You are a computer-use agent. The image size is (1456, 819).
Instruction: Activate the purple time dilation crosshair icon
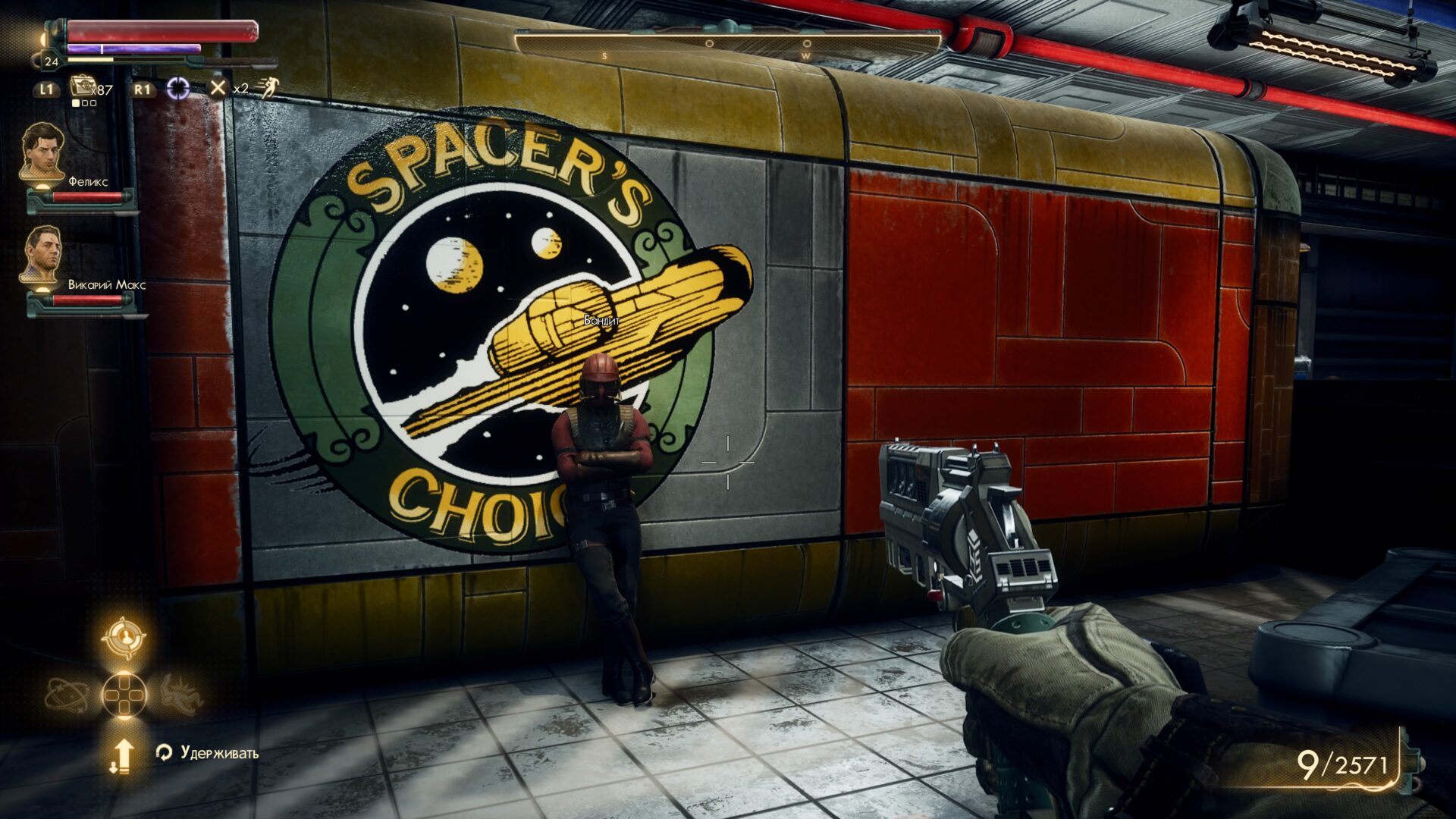pos(178,89)
